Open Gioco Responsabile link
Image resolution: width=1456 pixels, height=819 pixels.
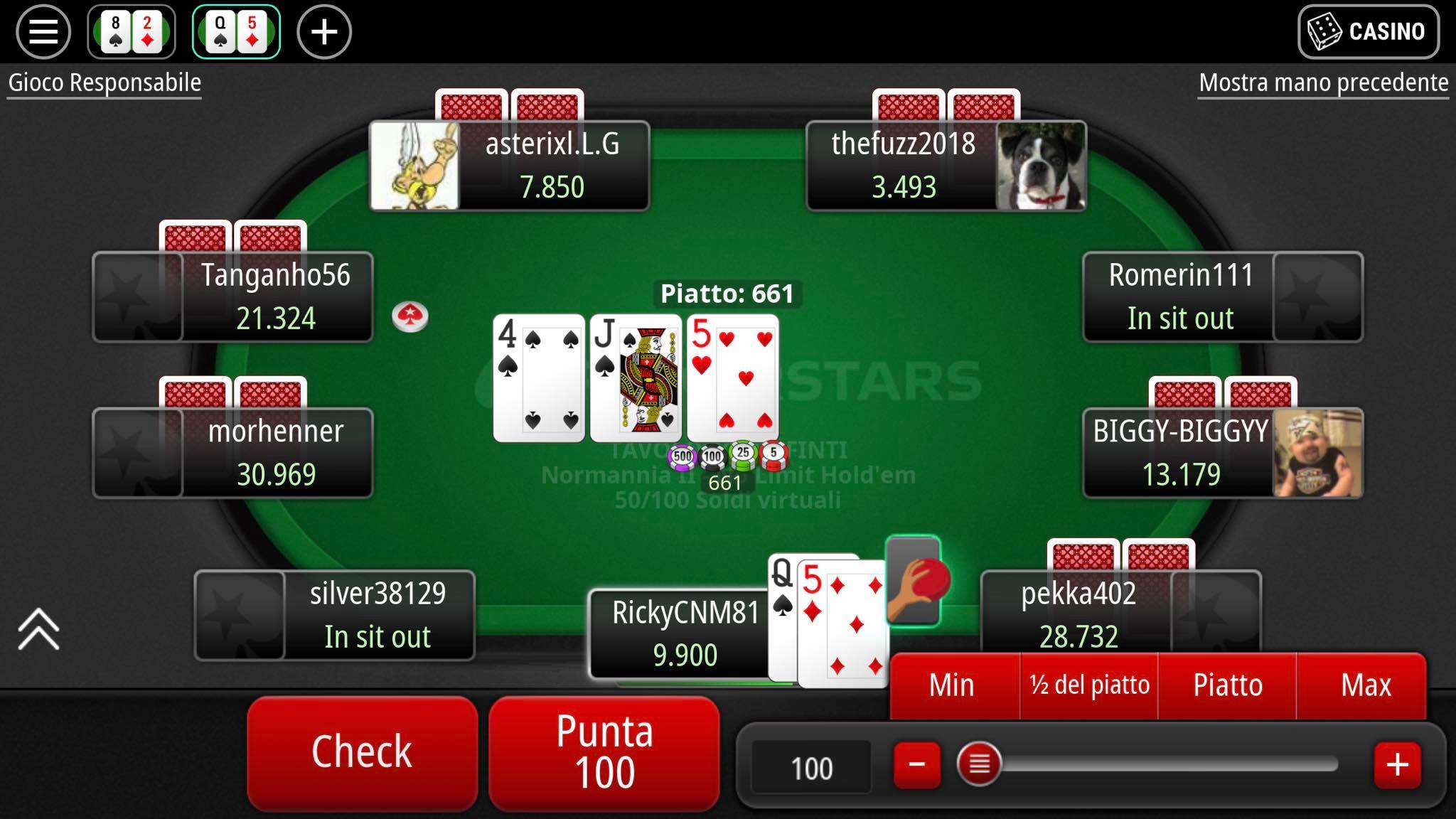[105, 82]
